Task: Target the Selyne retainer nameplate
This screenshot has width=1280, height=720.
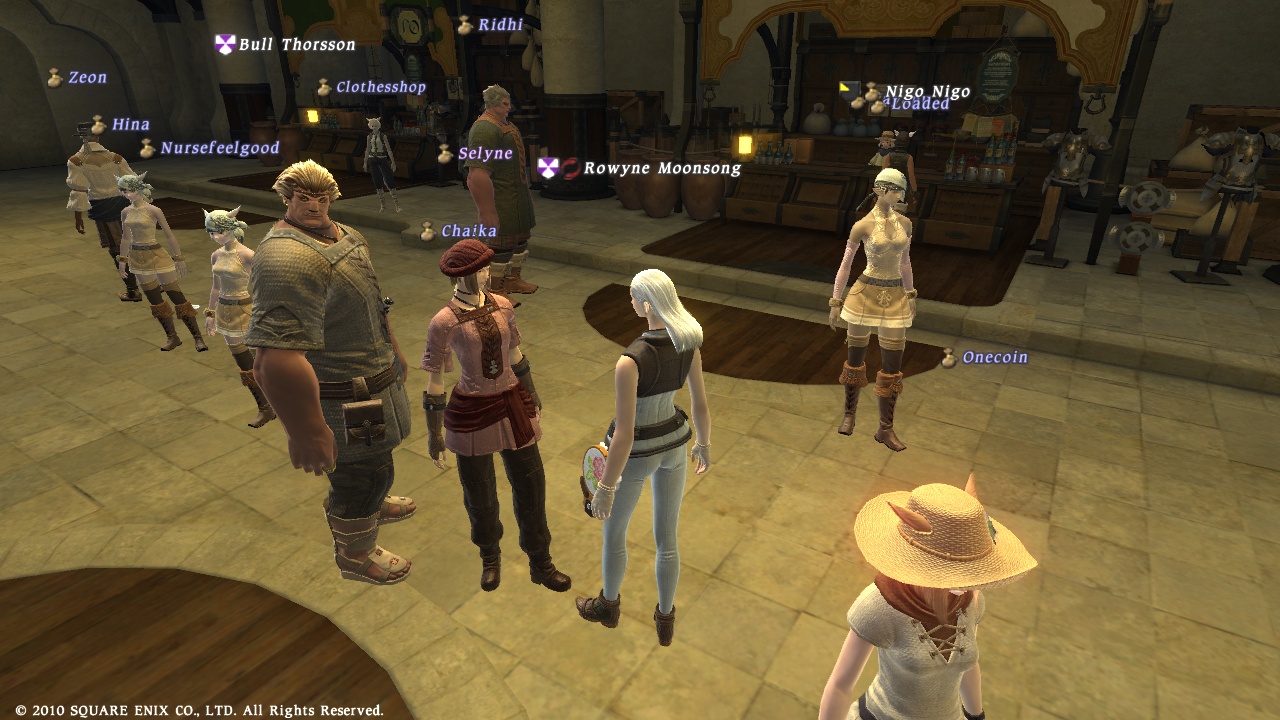Action: 485,154
